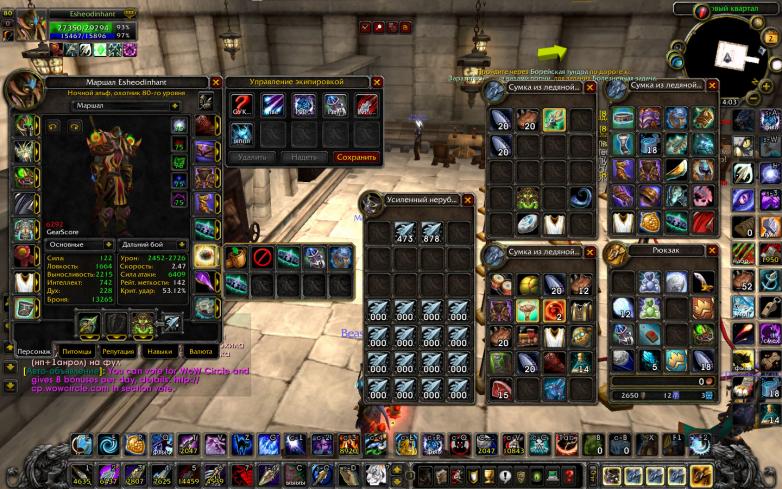
Task: Show the Навыки tab
Action: click(x=160, y=352)
